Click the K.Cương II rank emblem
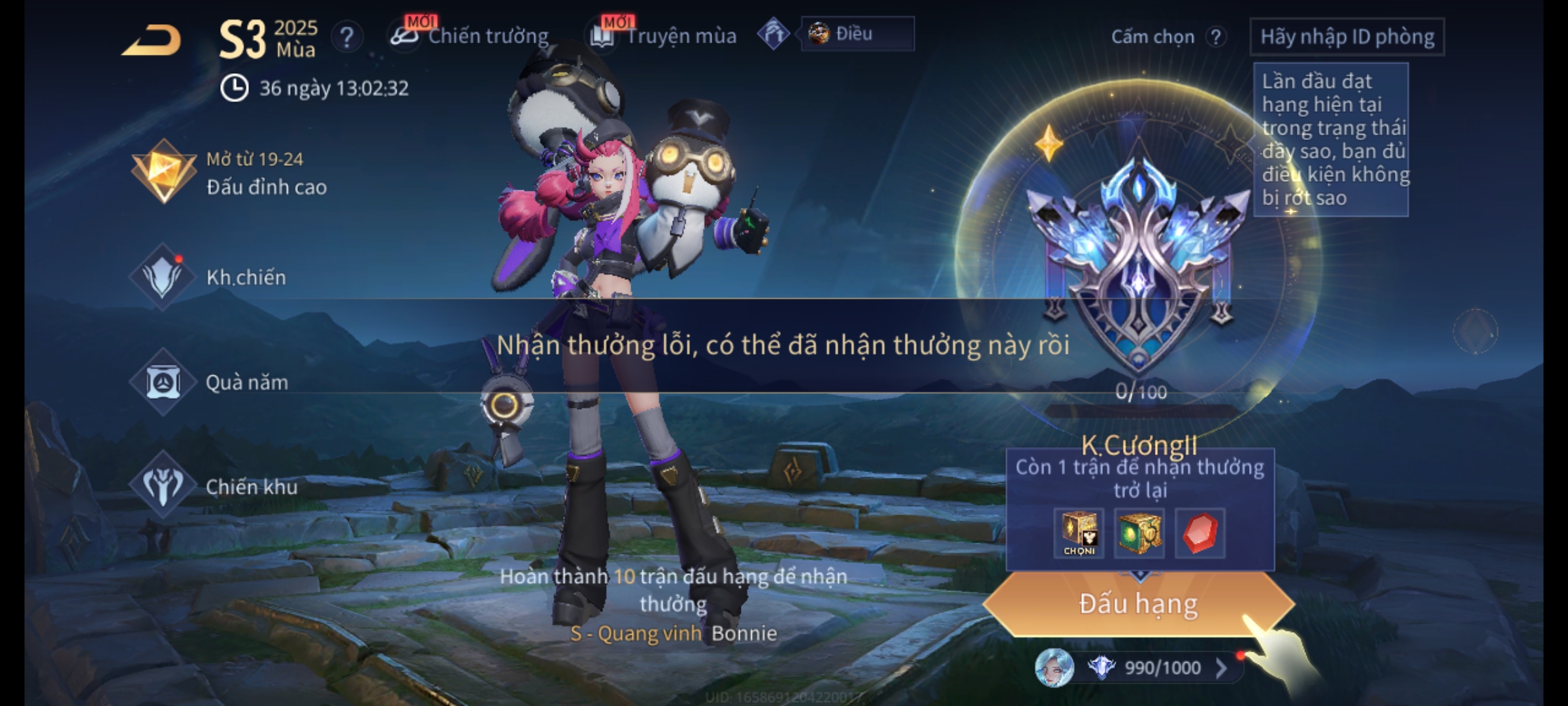 [1138, 261]
